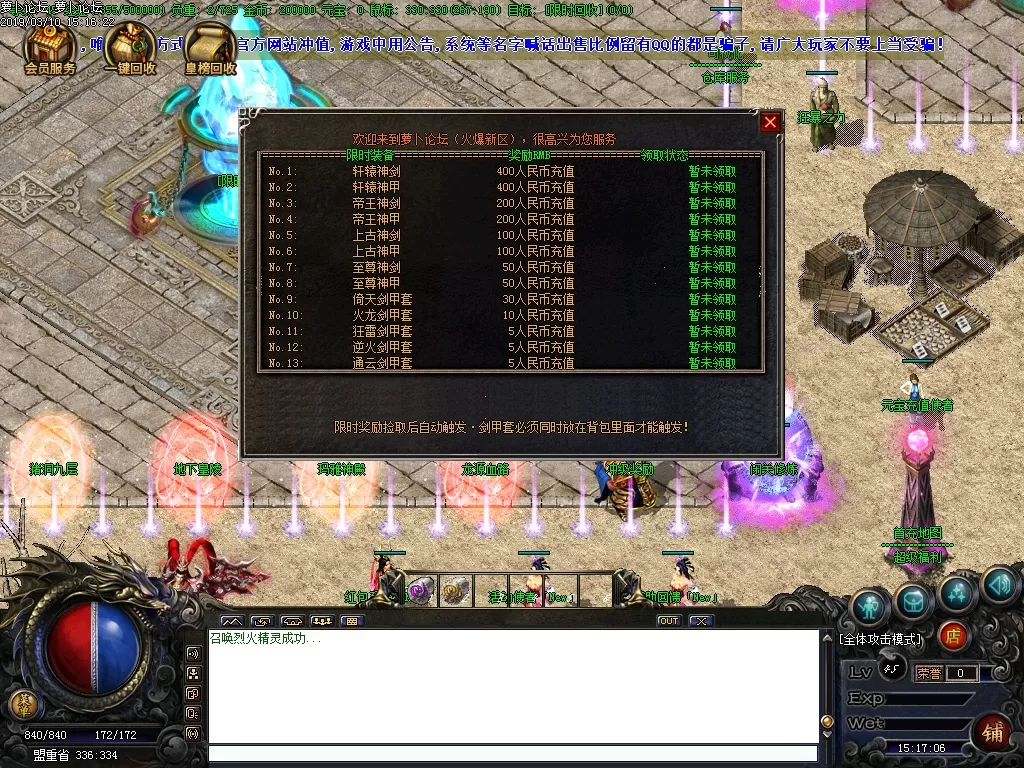
Task: Open the 会员服务 member service icon
Action: (49, 50)
